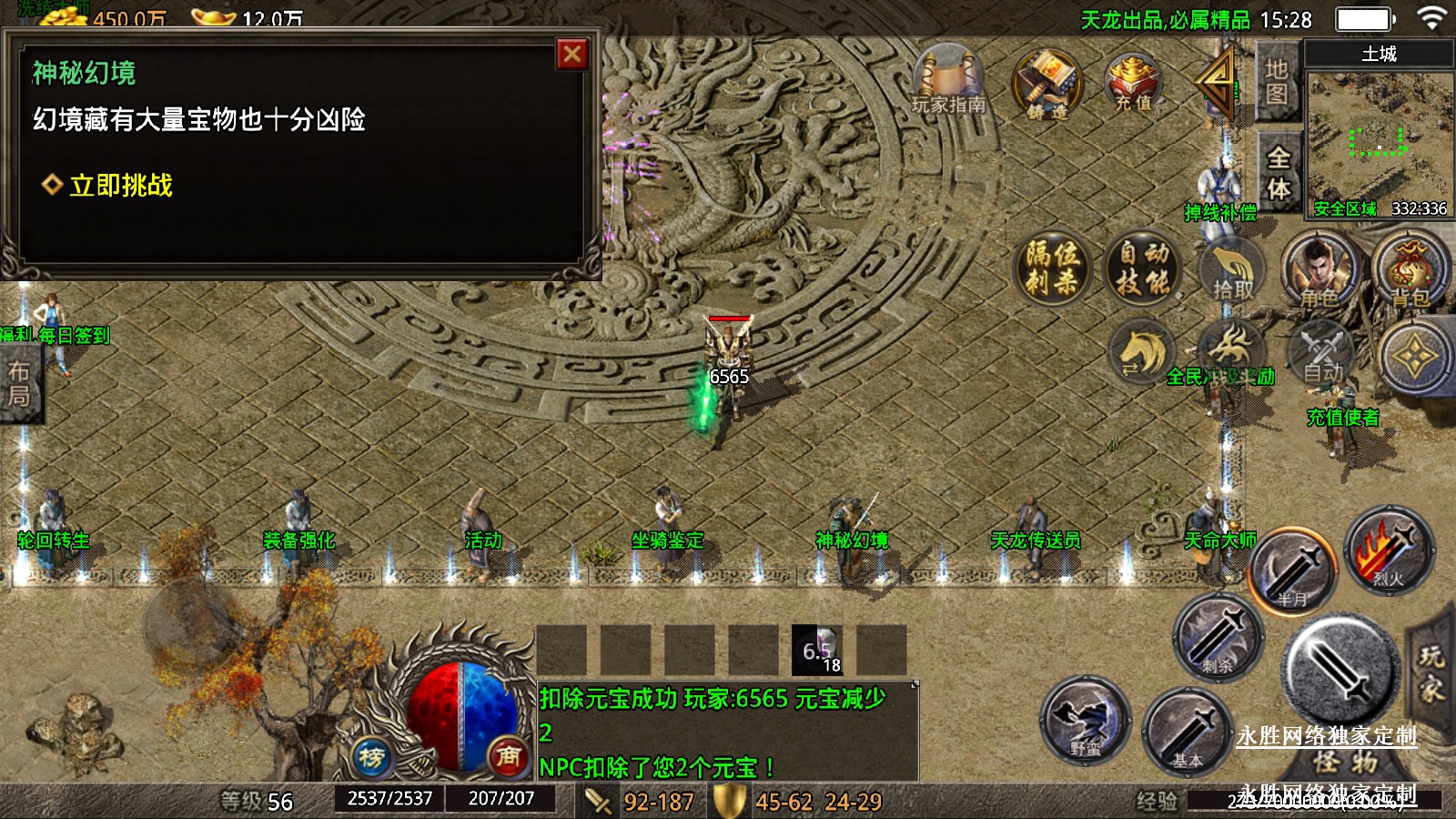Use the 刺杀 sword skill
This screenshot has width=1456, height=819.
(x=1218, y=637)
